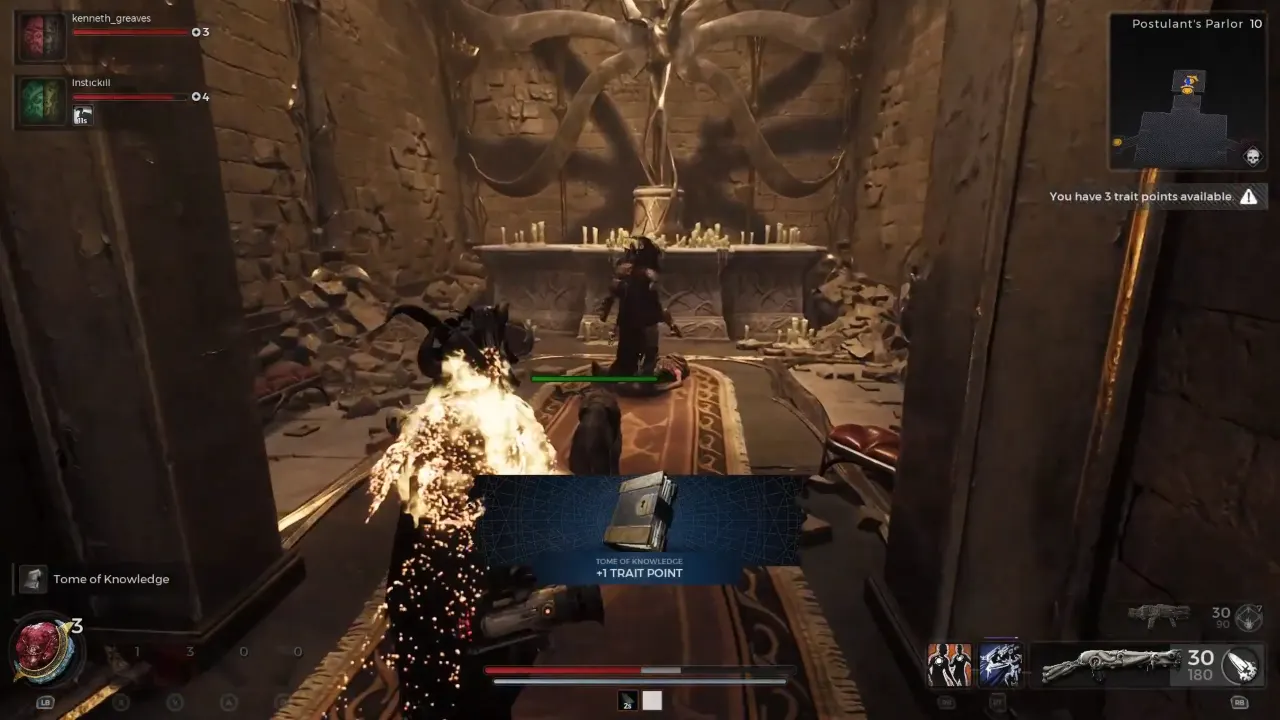Toggle the 11s buff timer on Instickill

(83, 116)
